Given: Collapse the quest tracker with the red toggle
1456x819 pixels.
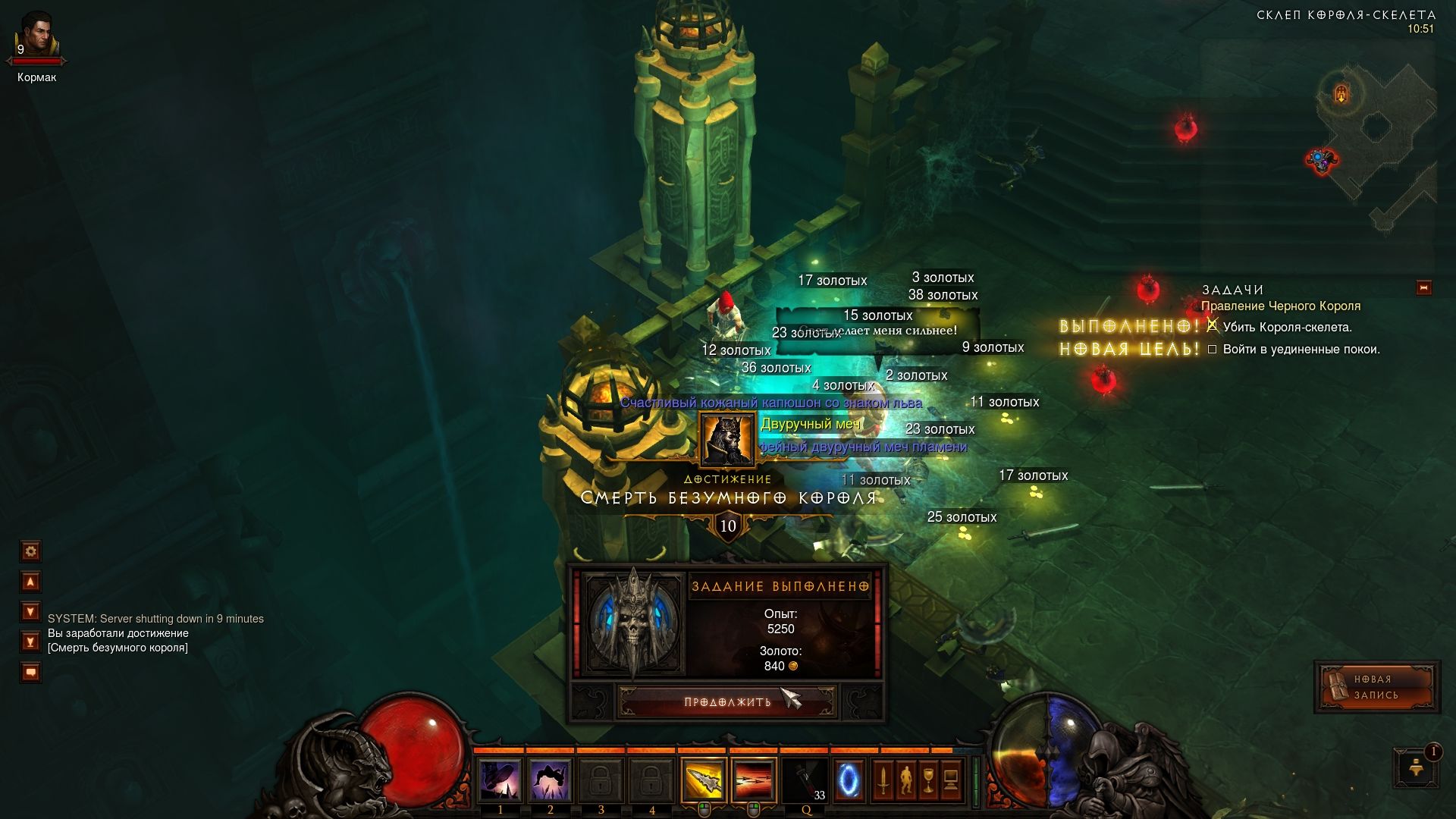Looking at the screenshot, I should point(1423,288).
